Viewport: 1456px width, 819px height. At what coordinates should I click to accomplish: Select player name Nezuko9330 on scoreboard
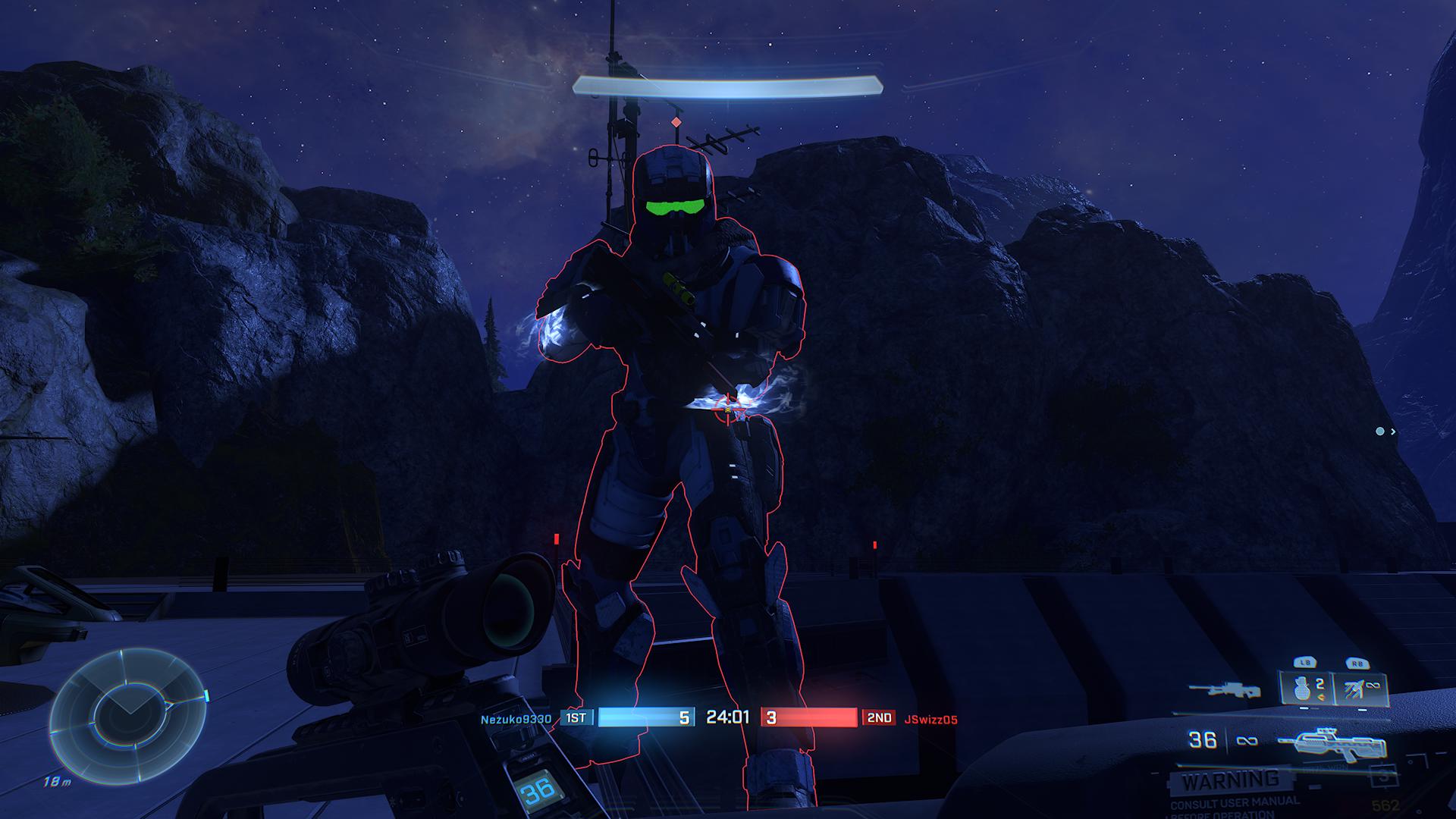click(516, 719)
